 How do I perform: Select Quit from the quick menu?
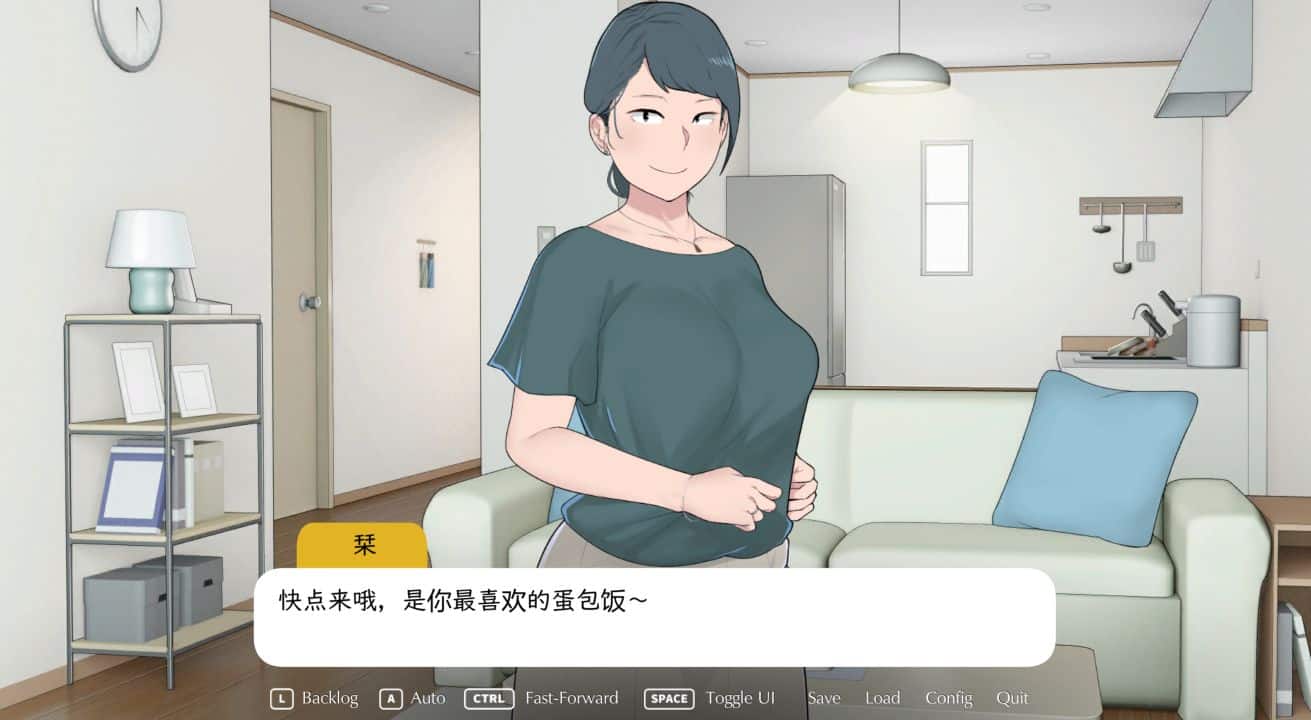pyautogui.click(x=1013, y=698)
